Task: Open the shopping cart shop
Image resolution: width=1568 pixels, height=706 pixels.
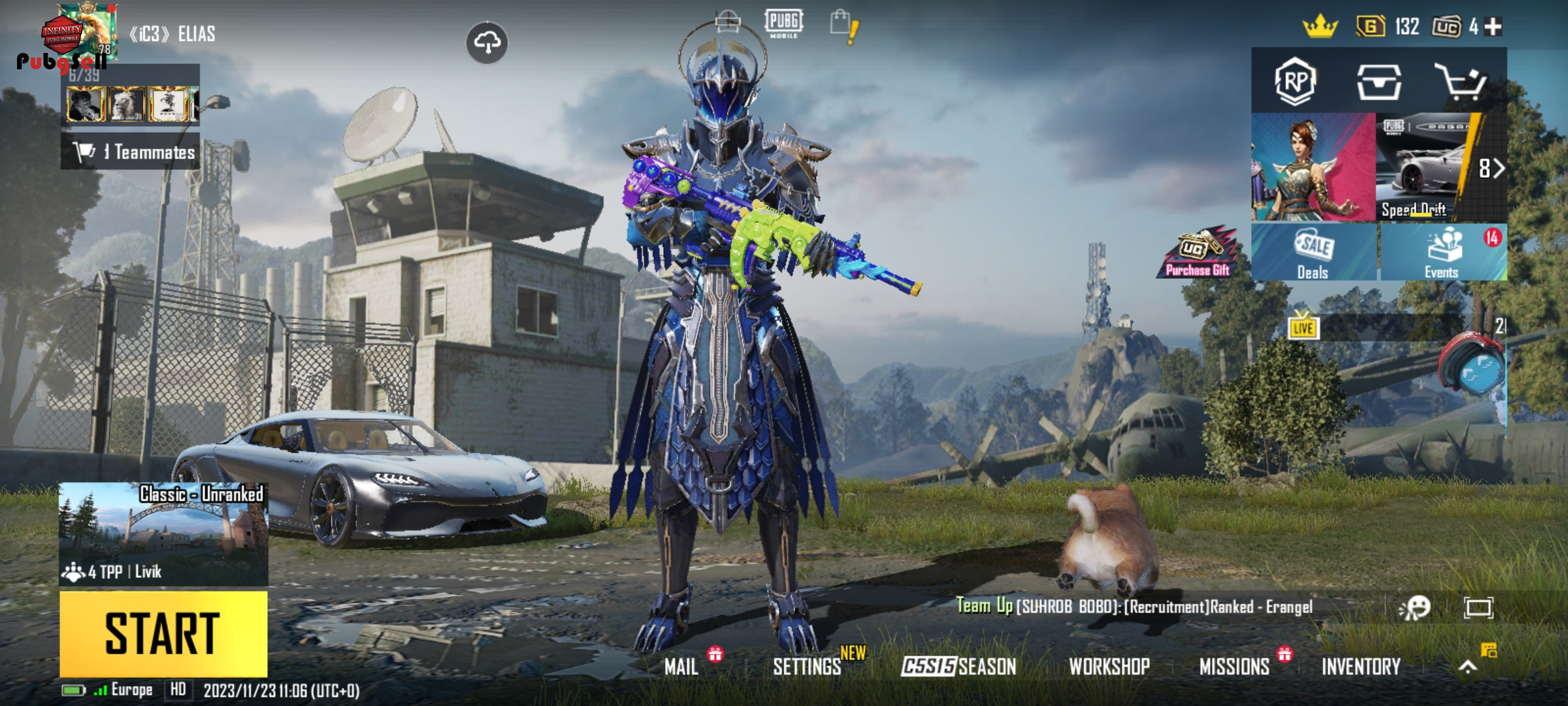Action: pos(1460,82)
